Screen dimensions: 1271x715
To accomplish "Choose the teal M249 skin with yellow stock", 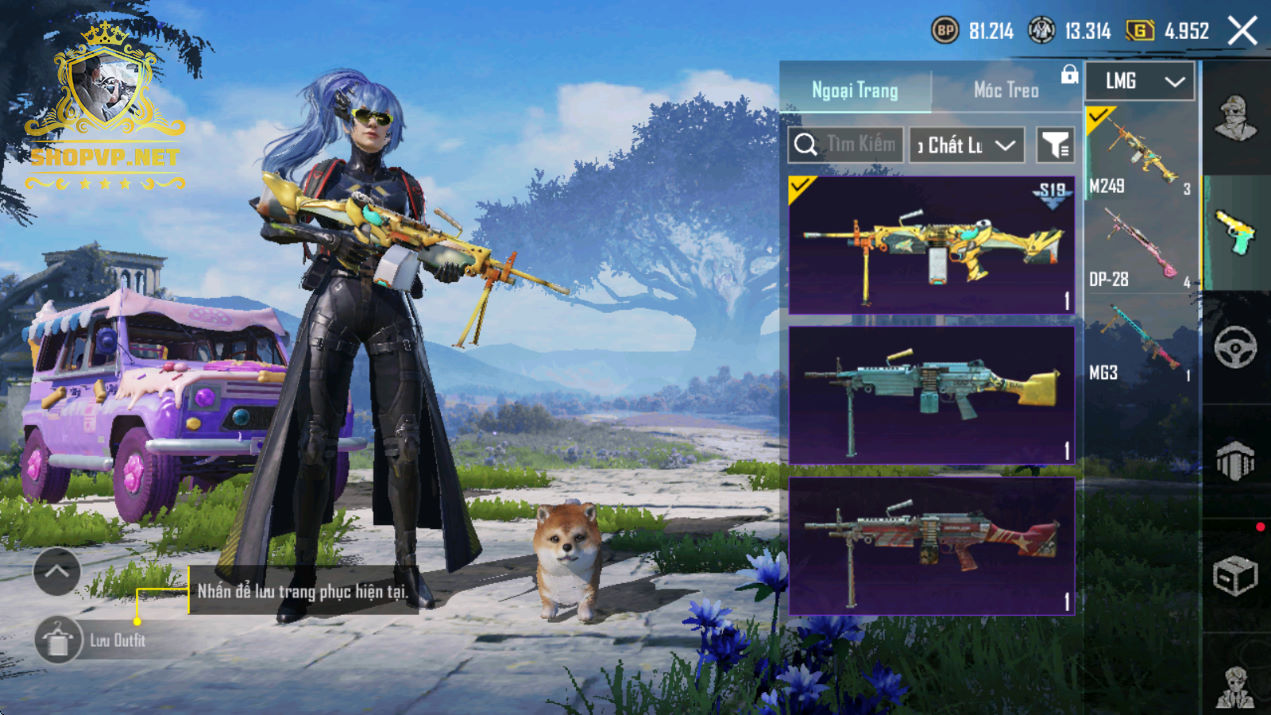I will (x=931, y=396).
